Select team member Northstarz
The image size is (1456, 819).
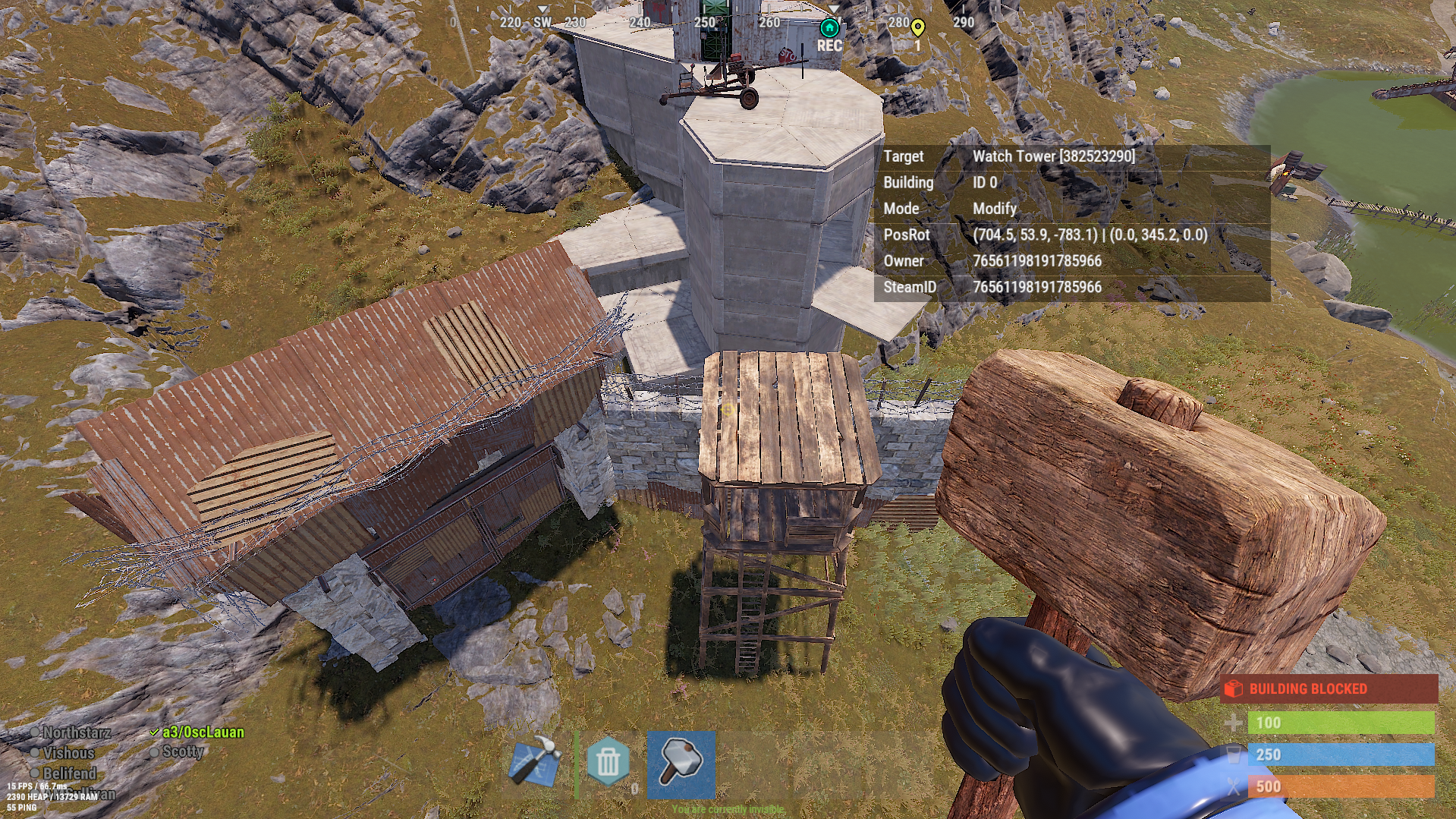tap(77, 732)
